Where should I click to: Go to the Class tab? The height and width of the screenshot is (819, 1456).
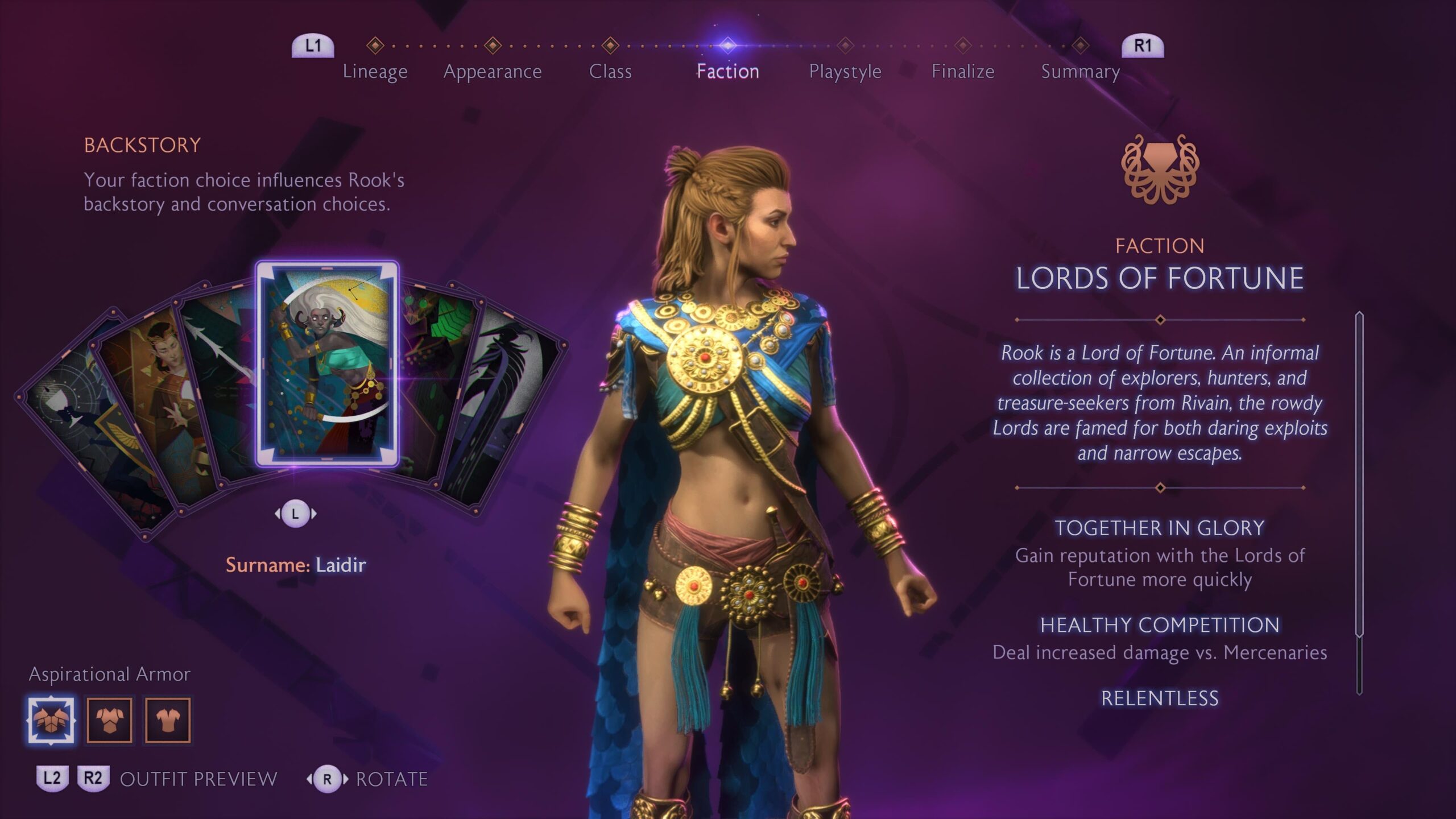[x=610, y=71]
